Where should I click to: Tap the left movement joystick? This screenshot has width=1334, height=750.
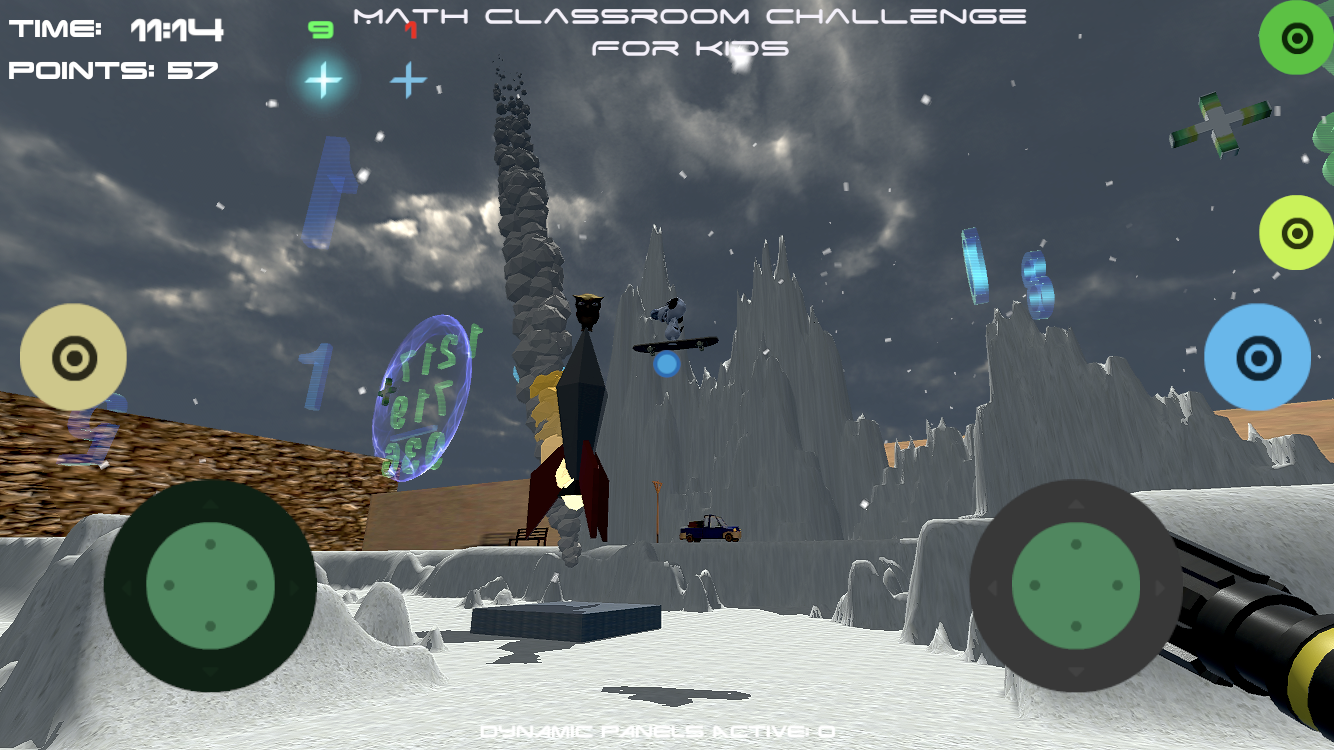point(210,585)
